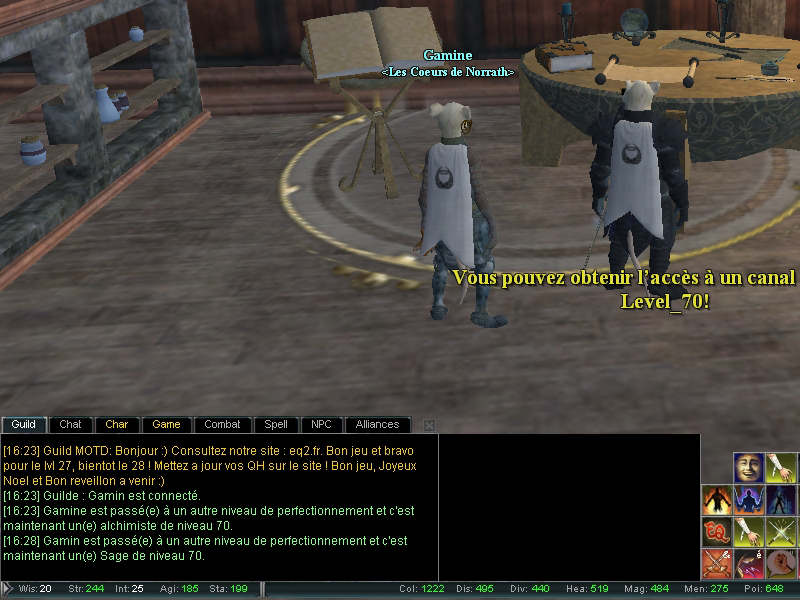800x600 pixels.
Task: Use the fist speech bubble icon
Action: point(780,563)
